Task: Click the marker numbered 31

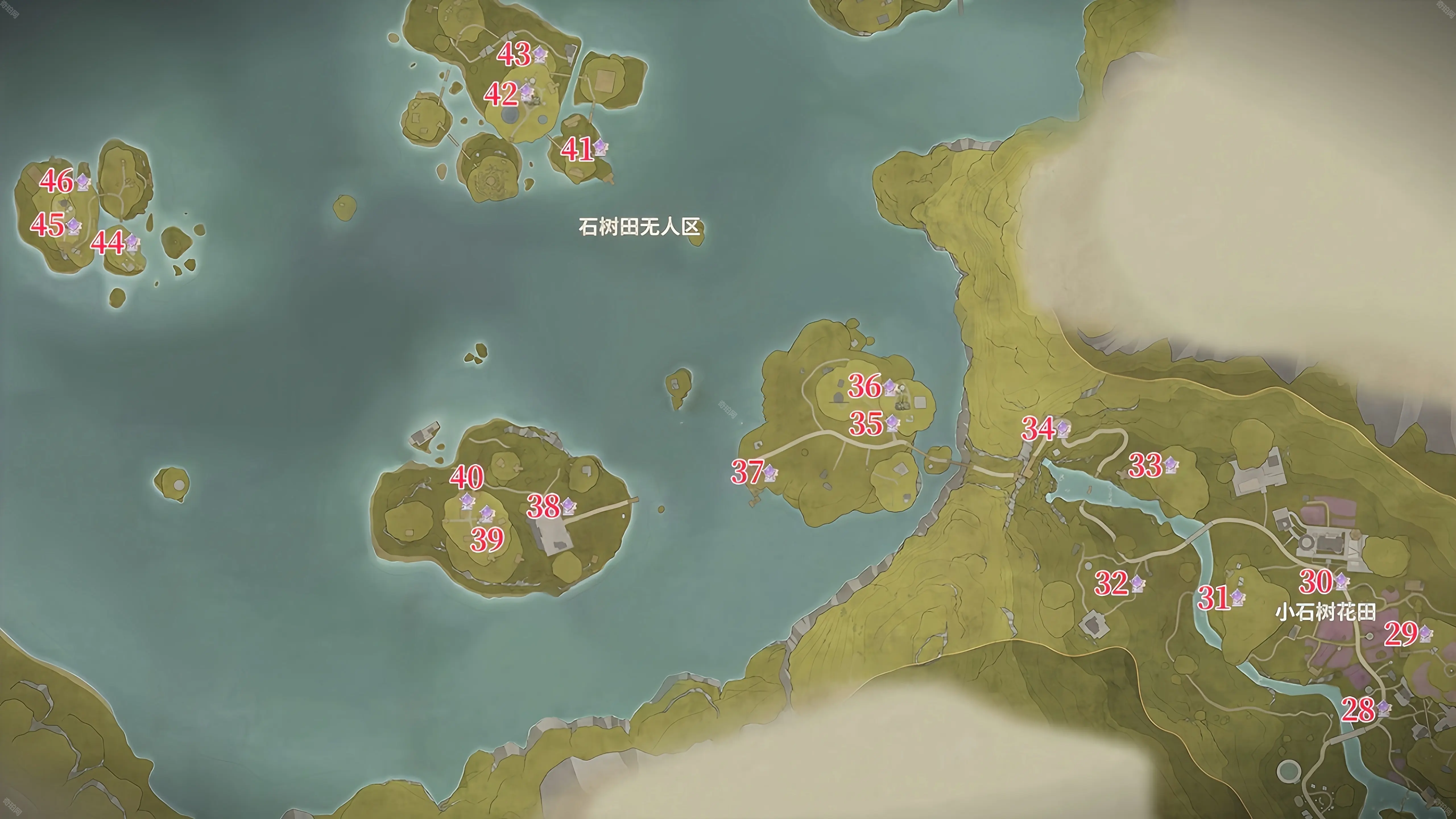Action: tap(1237, 597)
